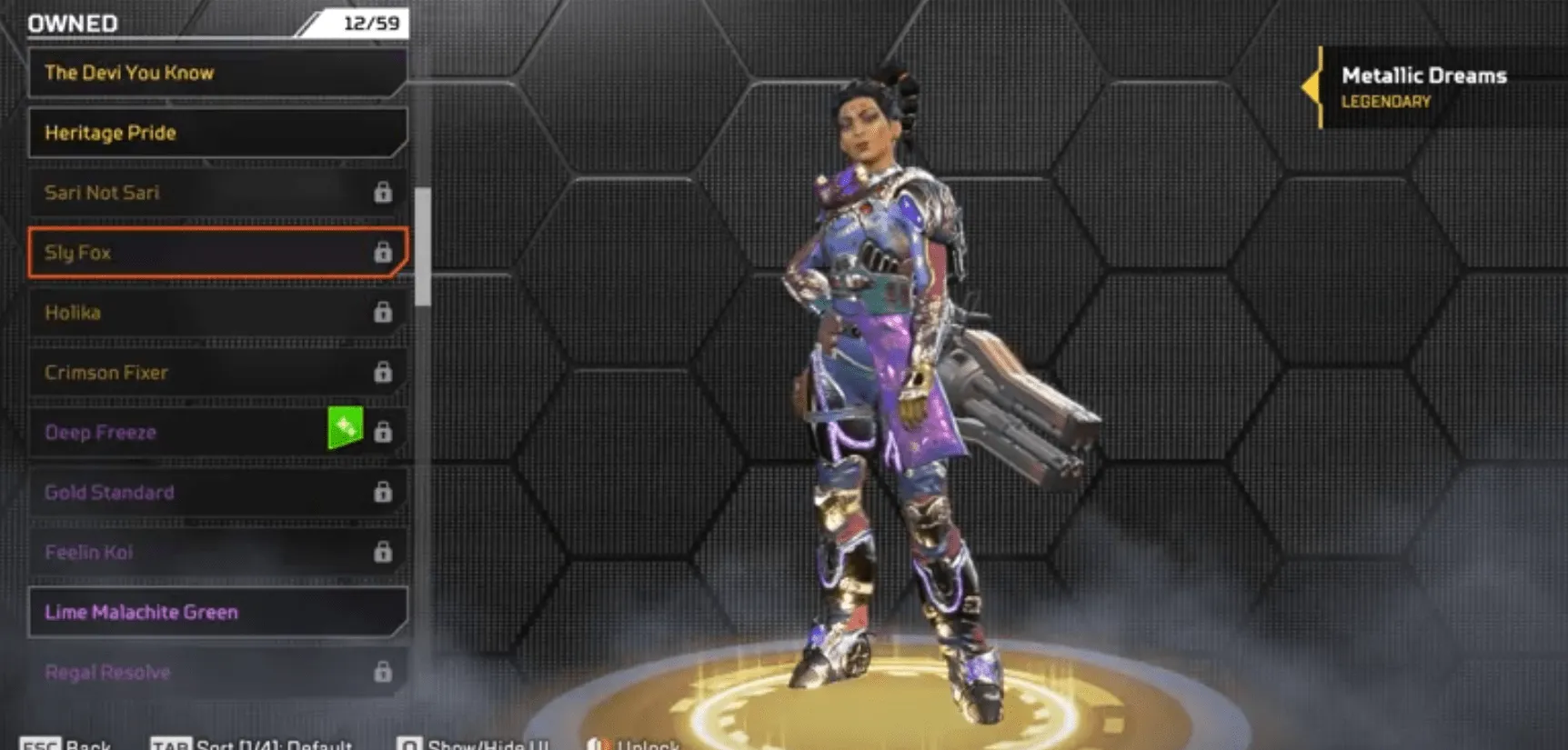Click the Q key icon near Show/Hide UI

coord(411,743)
